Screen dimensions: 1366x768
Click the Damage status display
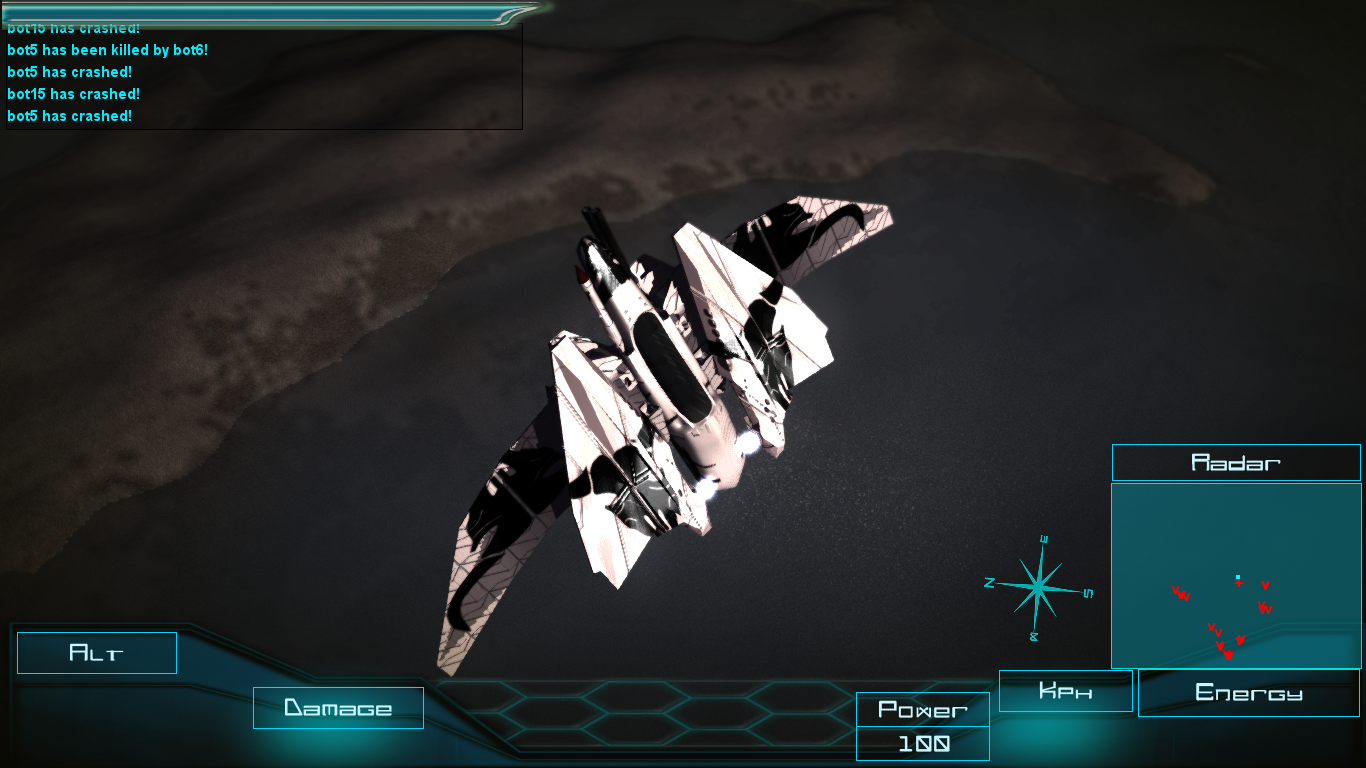click(x=338, y=708)
